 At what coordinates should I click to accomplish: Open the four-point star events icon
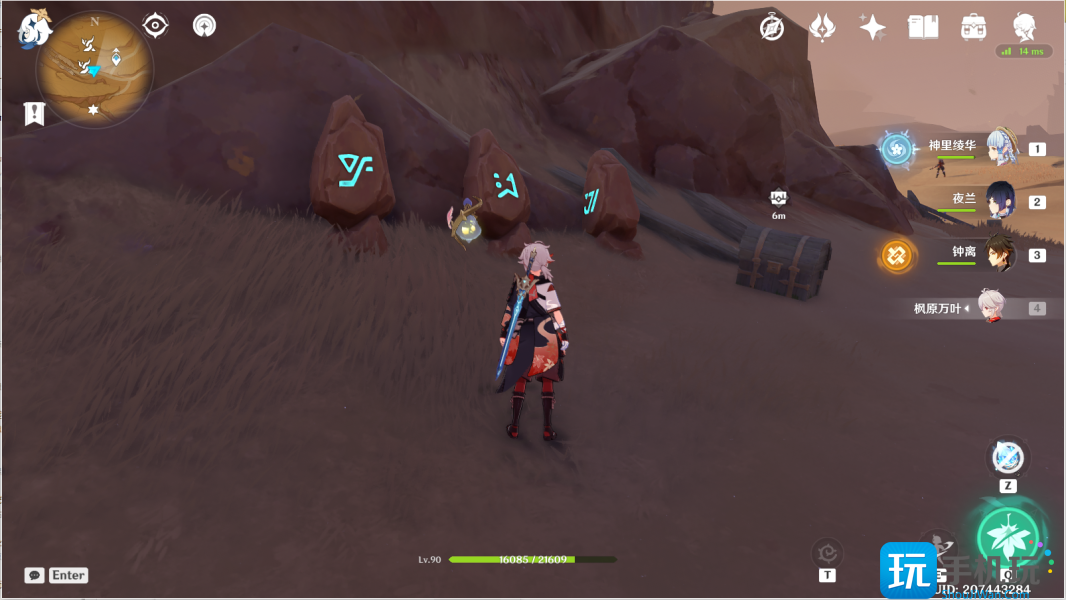pyautogui.click(x=872, y=28)
